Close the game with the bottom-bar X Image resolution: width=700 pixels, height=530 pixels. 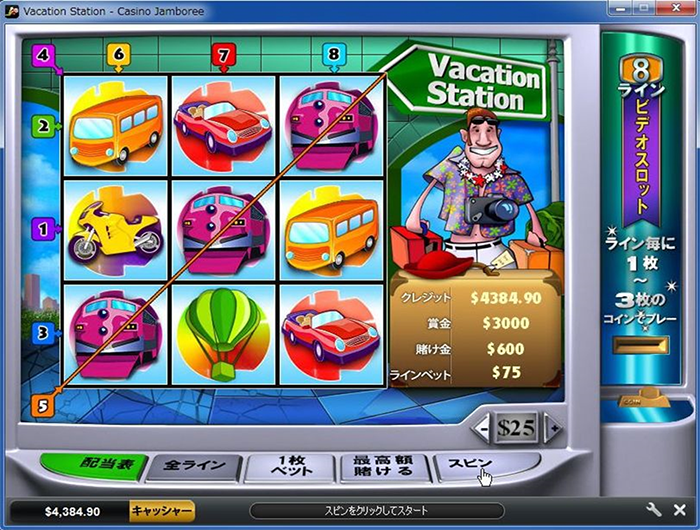tap(680, 510)
